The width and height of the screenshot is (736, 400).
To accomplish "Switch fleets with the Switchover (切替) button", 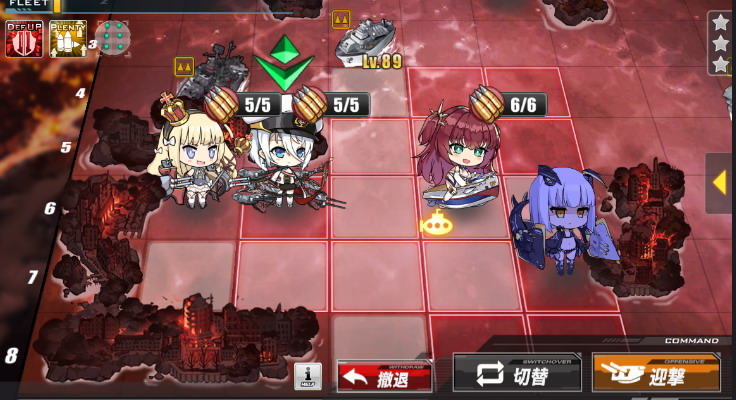I will click(517, 374).
